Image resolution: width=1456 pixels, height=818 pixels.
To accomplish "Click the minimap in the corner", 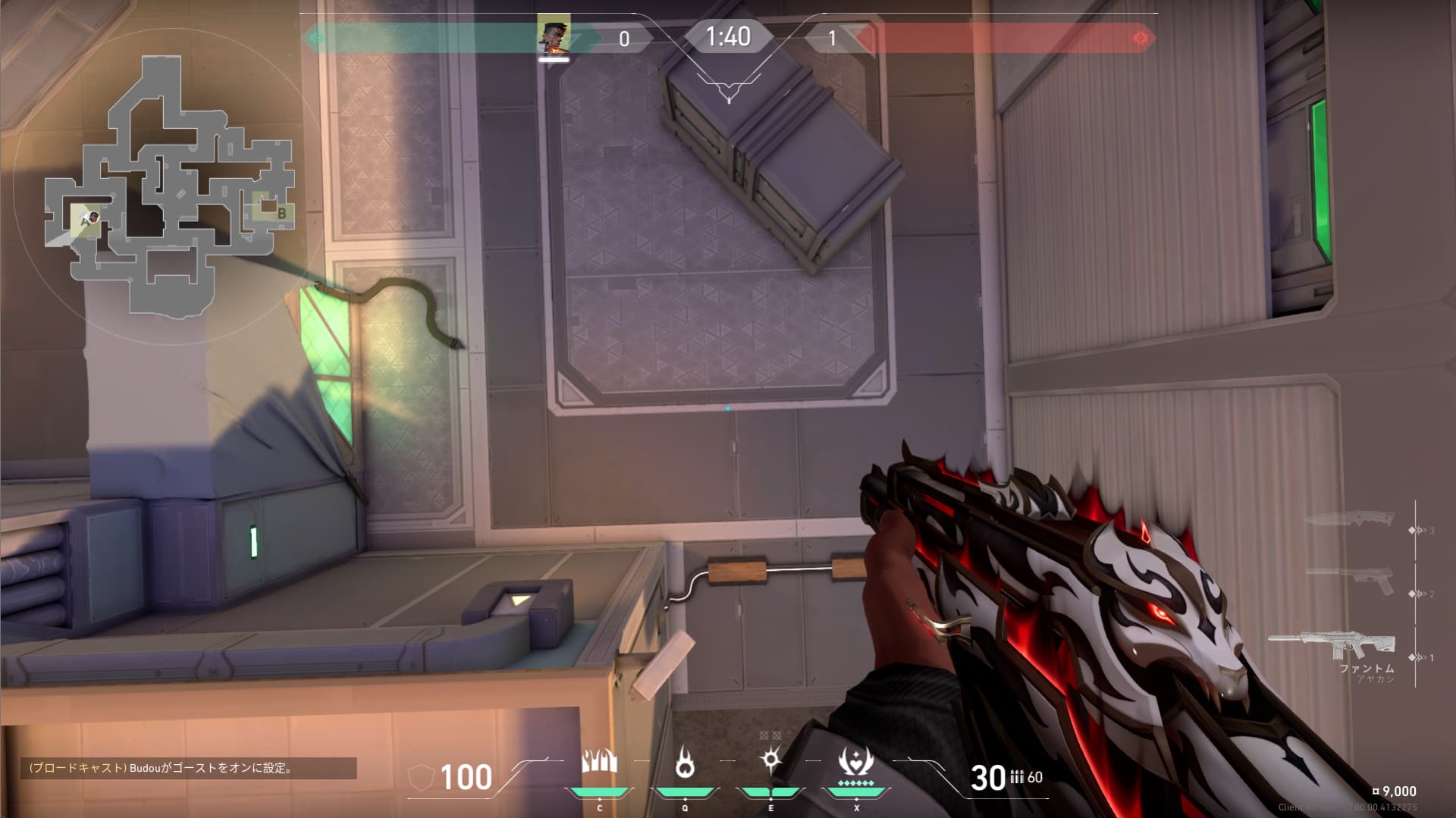I will click(x=169, y=187).
